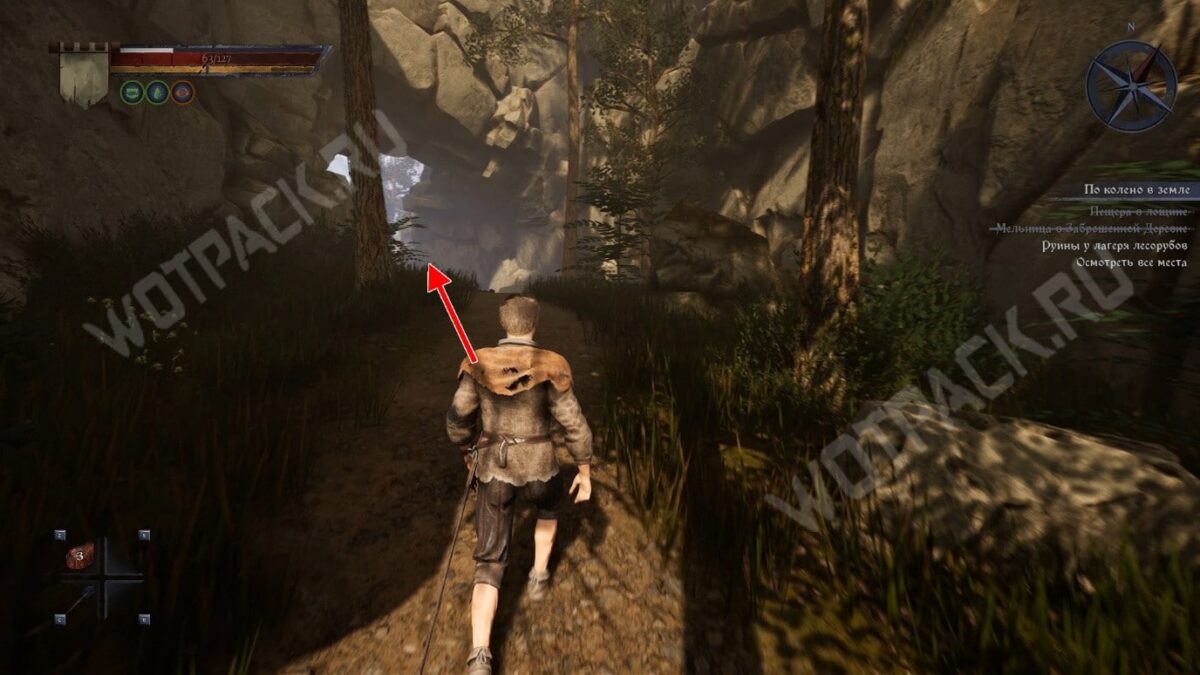Select the objective 'Осмотреть все места'
1200x675 pixels.
pyautogui.click(x=1131, y=263)
